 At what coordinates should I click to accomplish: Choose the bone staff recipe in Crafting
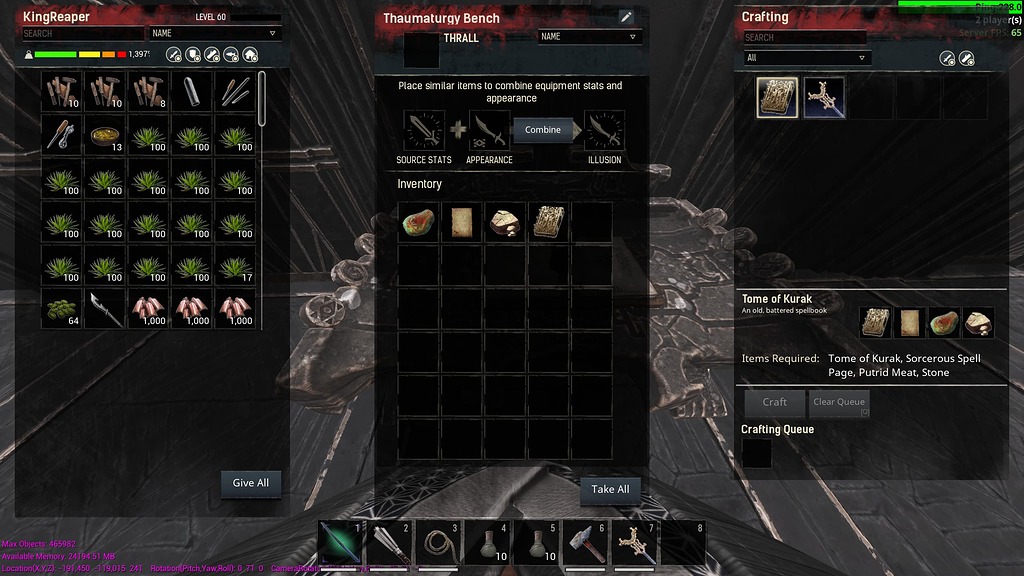(825, 98)
